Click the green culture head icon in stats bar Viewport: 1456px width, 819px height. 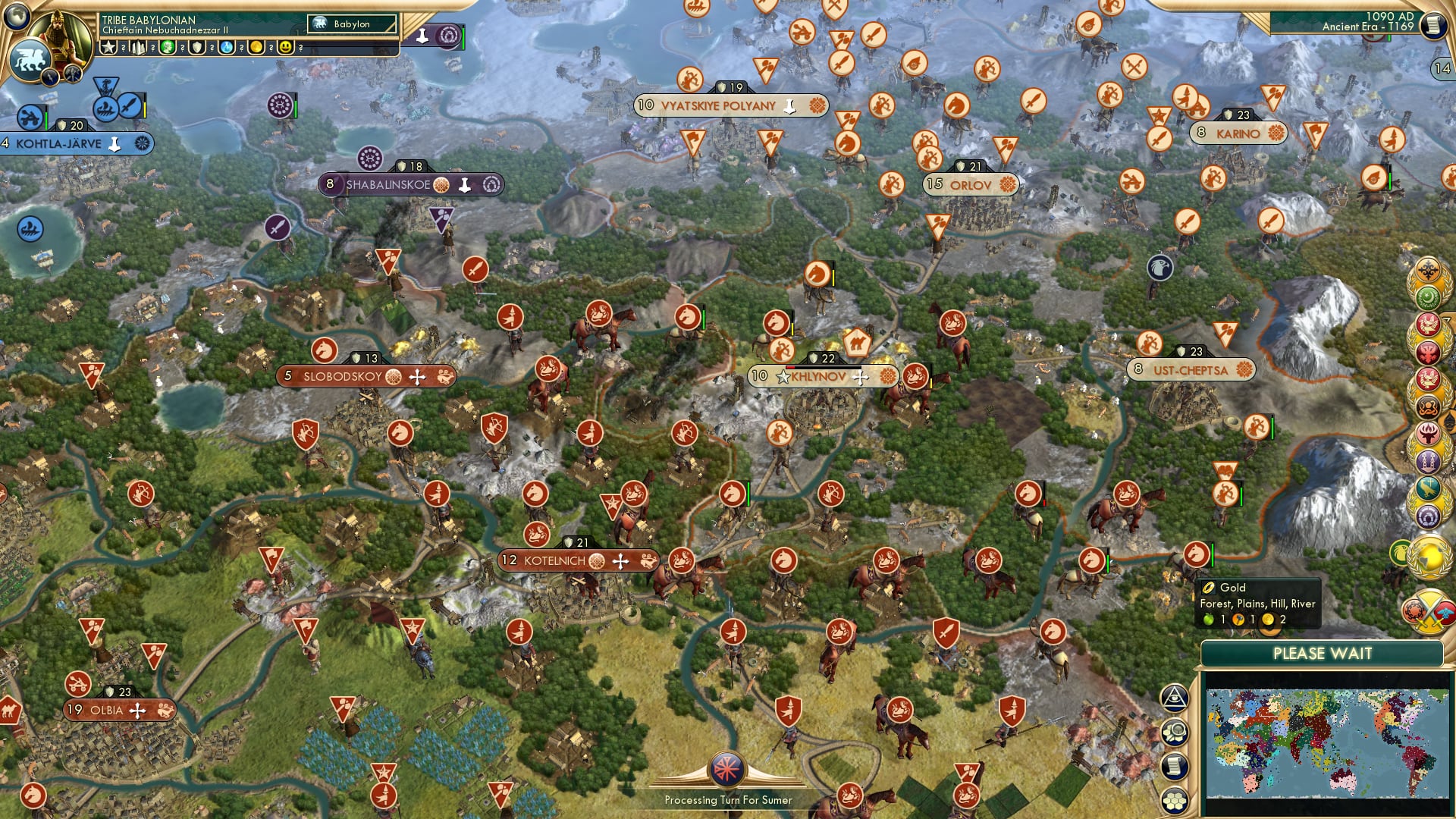tap(167, 47)
